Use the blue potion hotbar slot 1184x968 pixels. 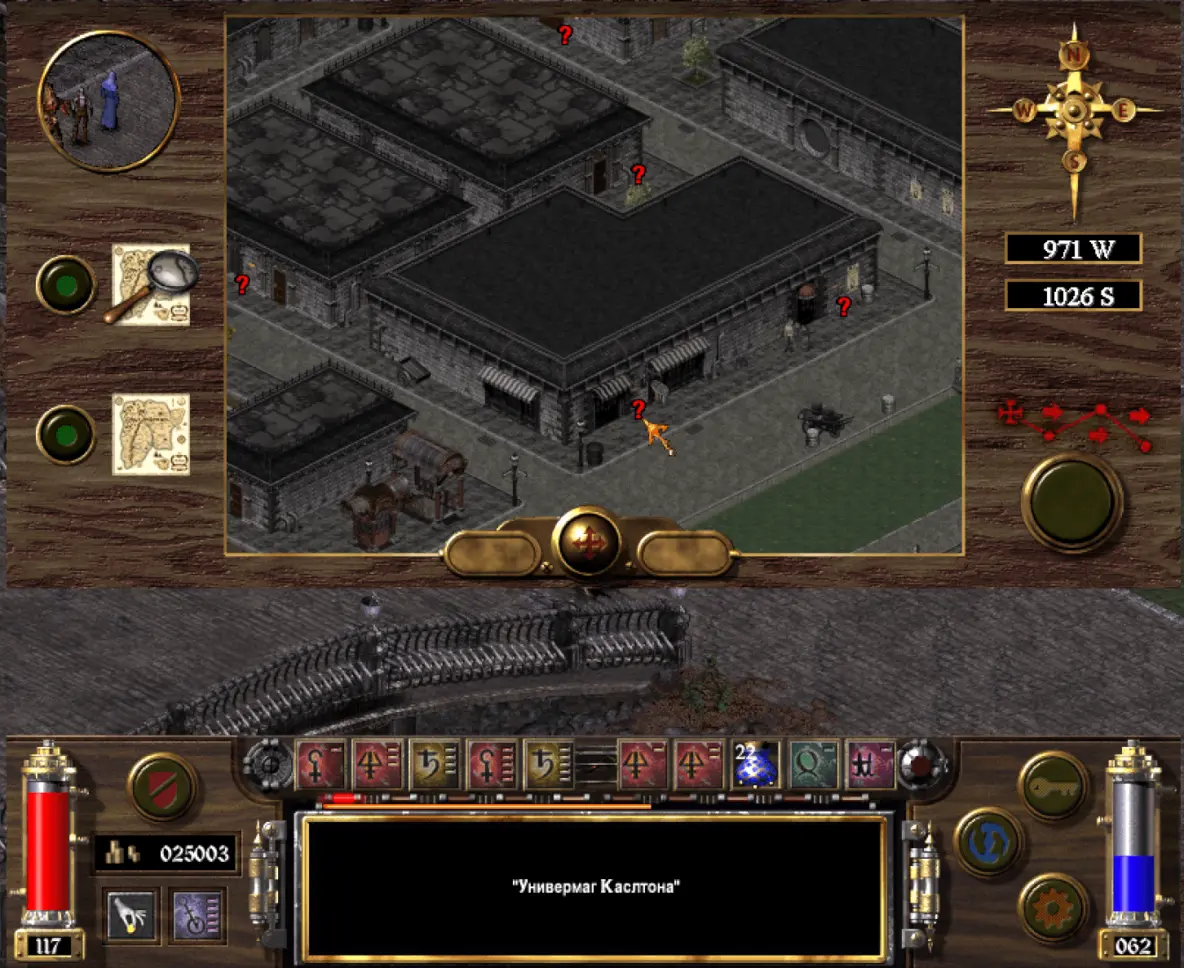756,765
